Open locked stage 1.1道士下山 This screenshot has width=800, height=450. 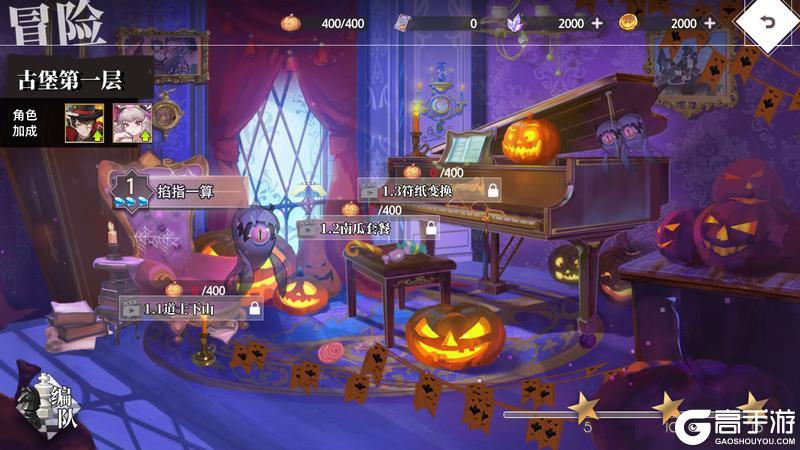[x=190, y=308]
